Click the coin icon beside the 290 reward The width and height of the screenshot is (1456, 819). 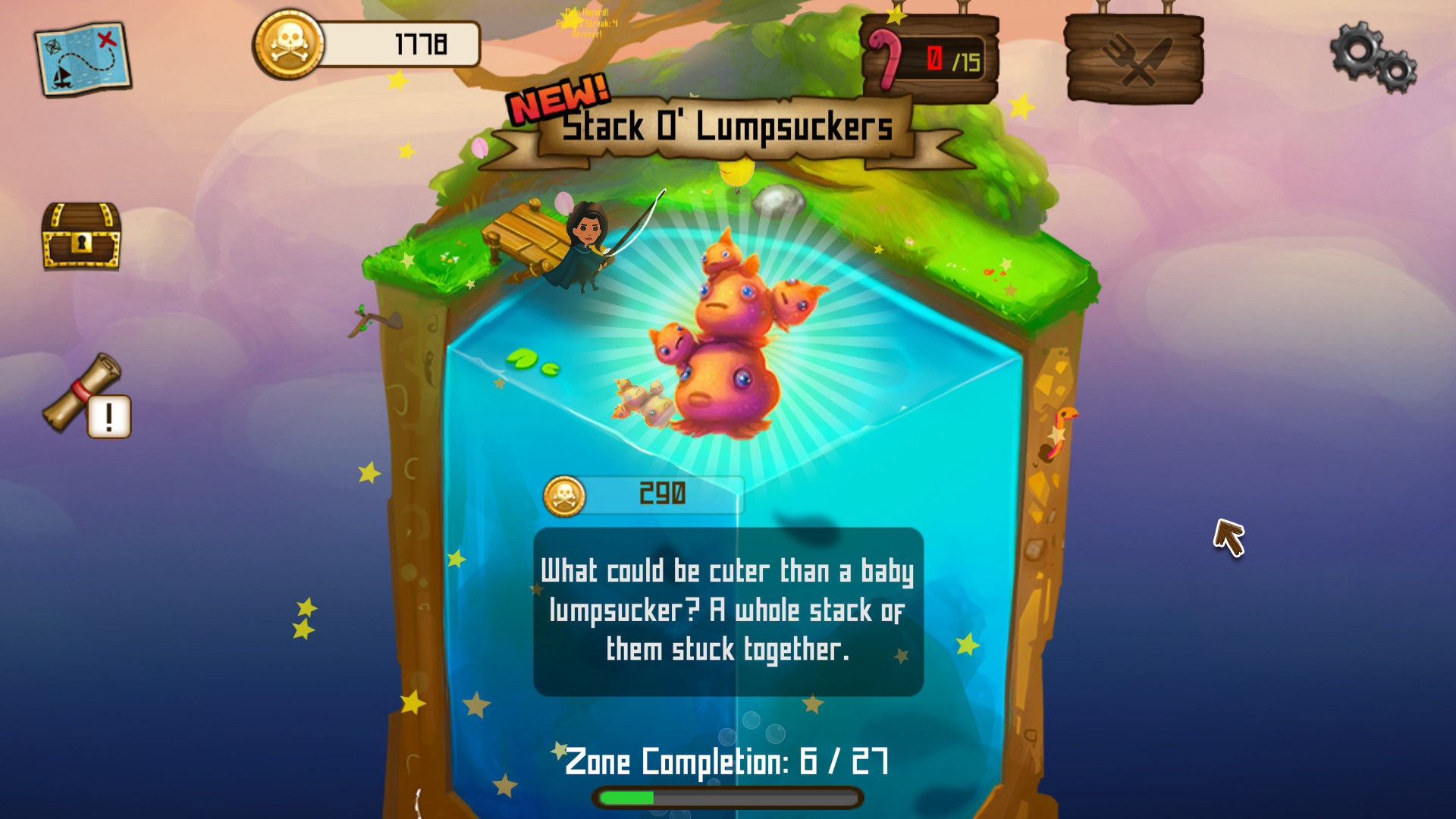[565, 494]
